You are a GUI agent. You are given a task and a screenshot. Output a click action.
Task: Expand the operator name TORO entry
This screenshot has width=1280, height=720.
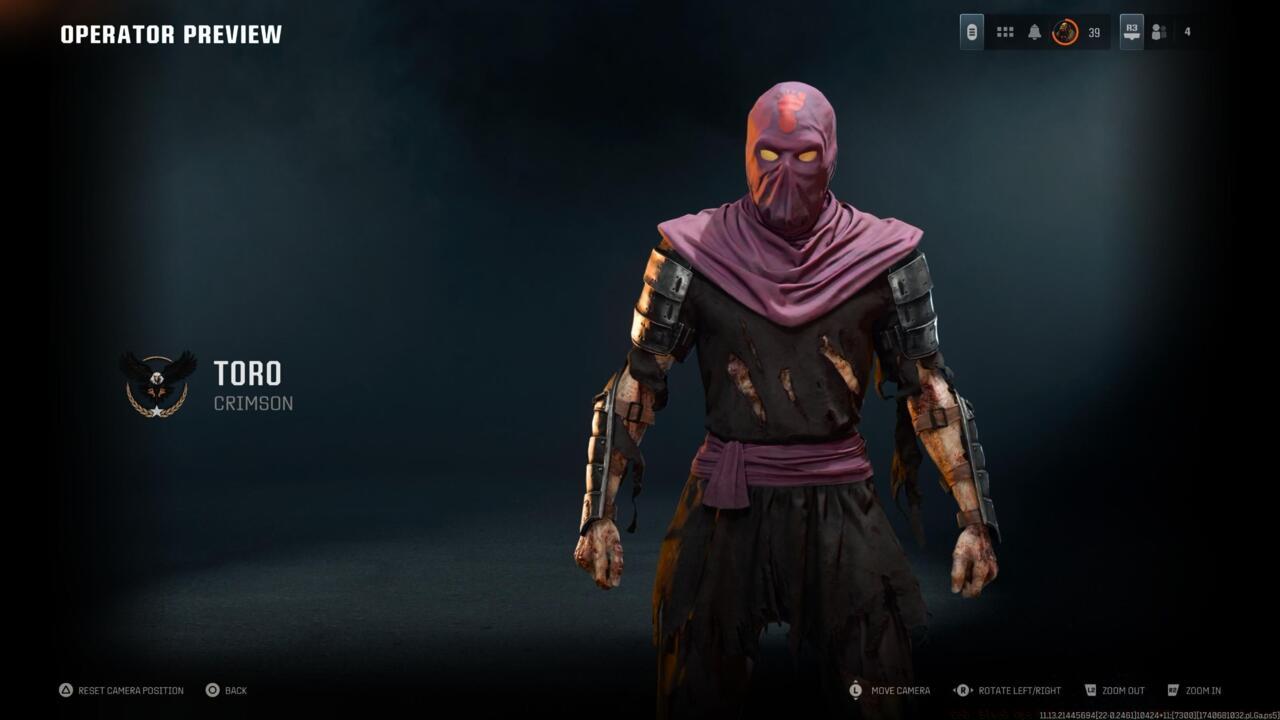[248, 376]
